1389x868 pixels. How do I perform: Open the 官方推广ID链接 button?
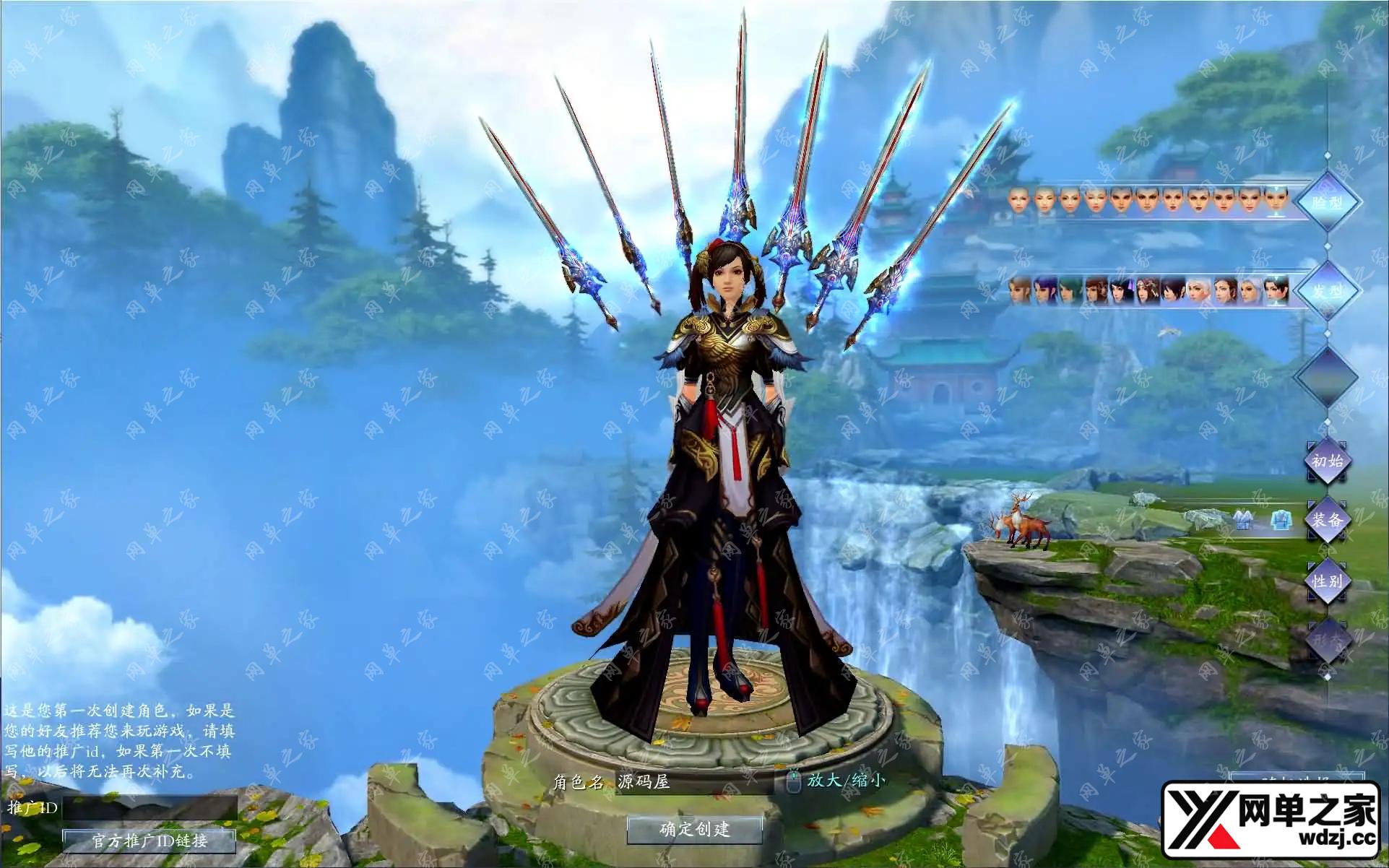pos(150,840)
